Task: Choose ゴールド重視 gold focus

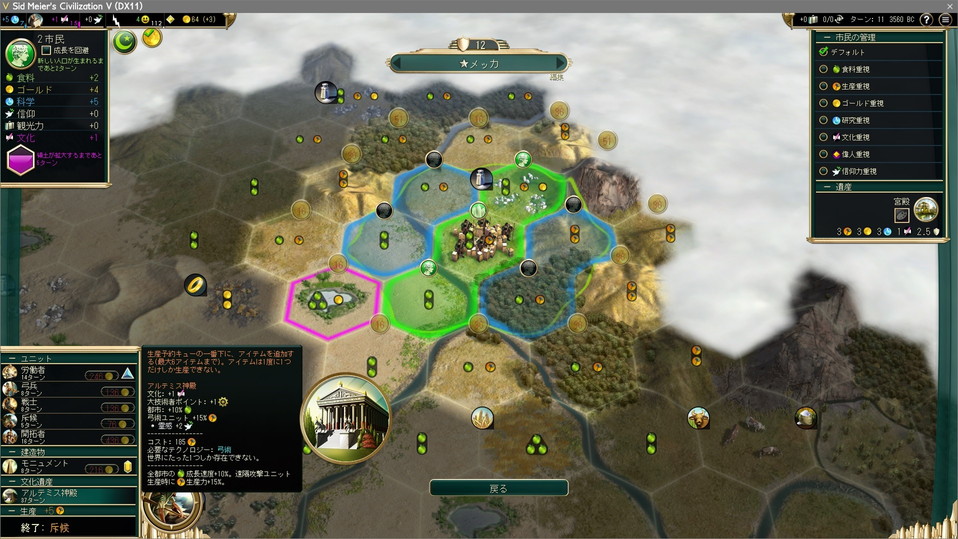Action: (824, 103)
